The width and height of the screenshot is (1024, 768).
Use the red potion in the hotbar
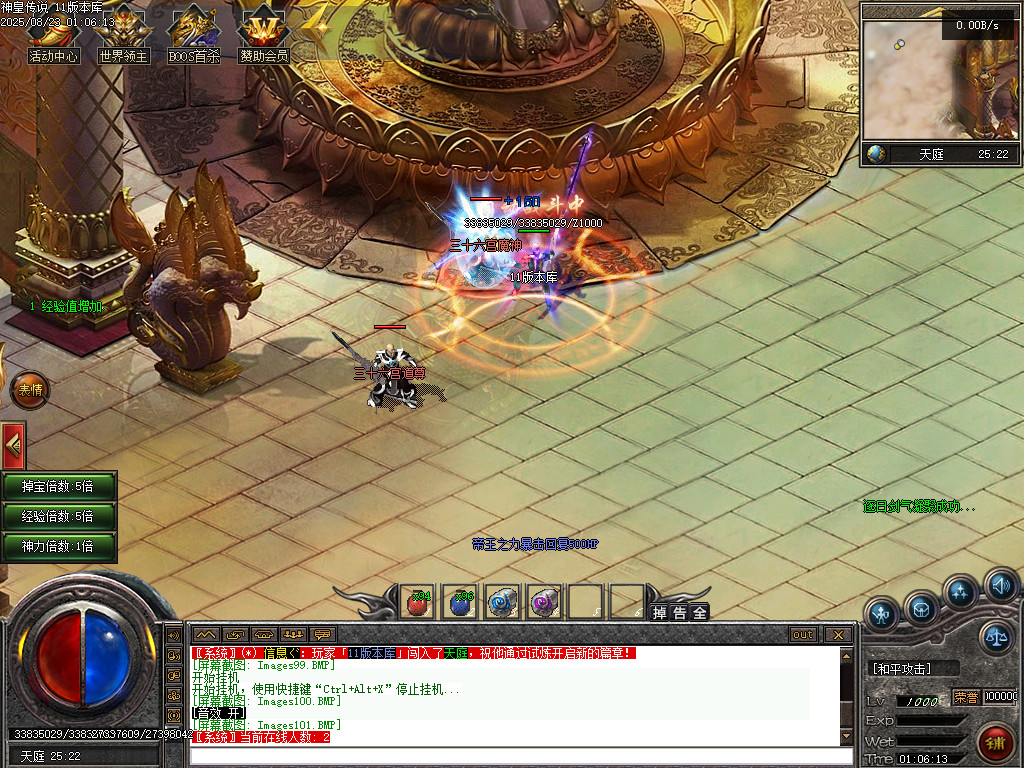(418, 603)
